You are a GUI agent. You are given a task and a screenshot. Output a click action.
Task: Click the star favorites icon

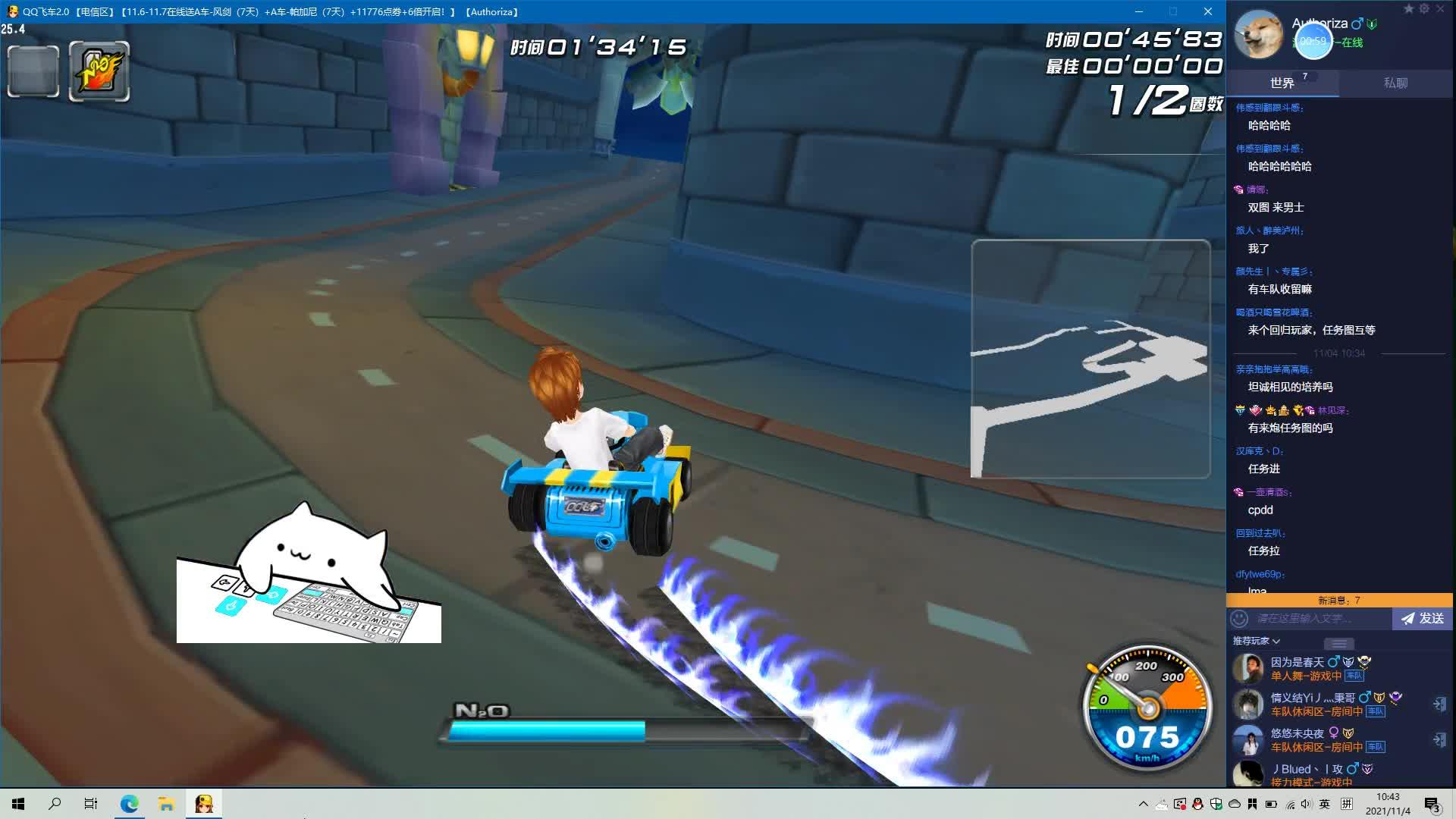pyautogui.click(x=1408, y=9)
